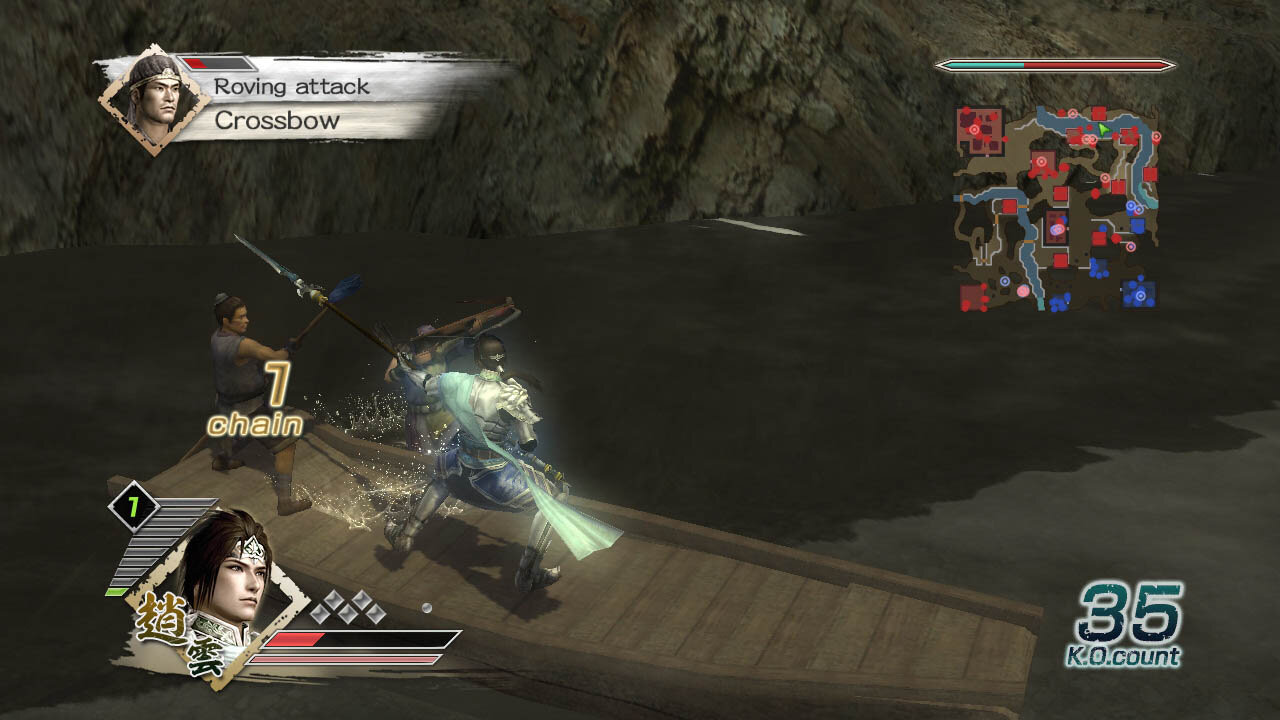Click the targeted enemy's portrait

[x=154, y=98]
